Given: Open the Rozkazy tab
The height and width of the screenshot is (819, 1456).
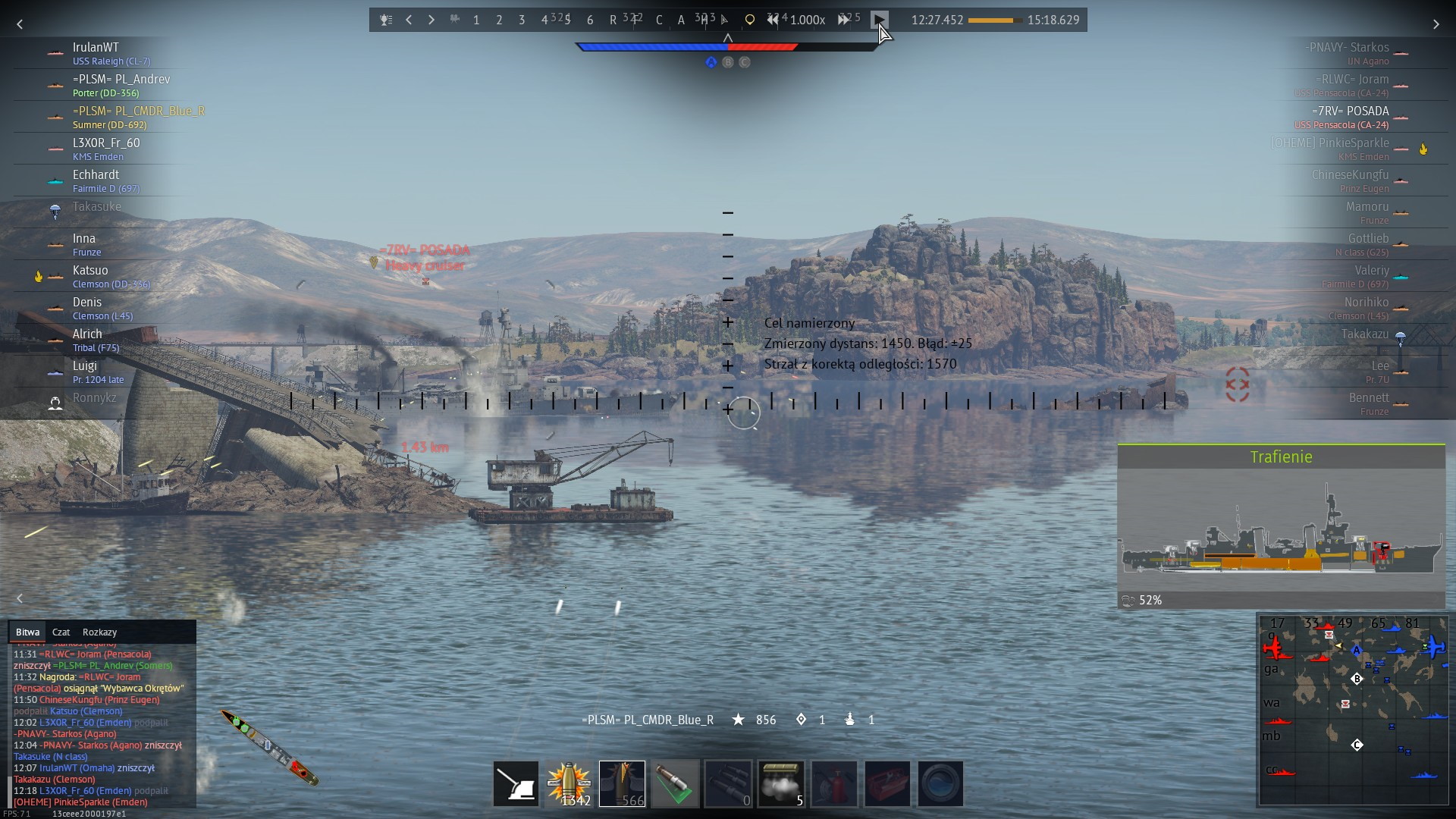Looking at the screenshot, I should 99,632.
